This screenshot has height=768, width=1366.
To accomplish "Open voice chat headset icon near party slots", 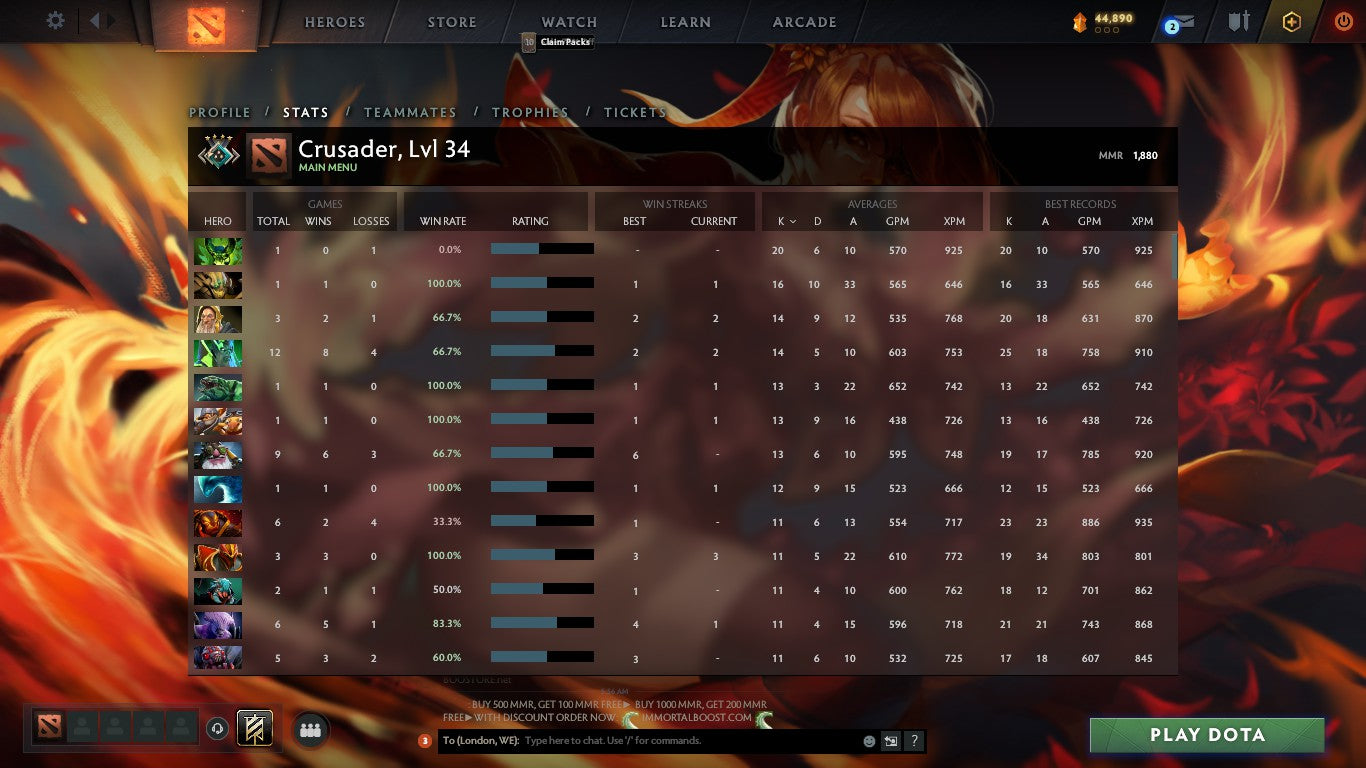I will click(x=217, y=727).
